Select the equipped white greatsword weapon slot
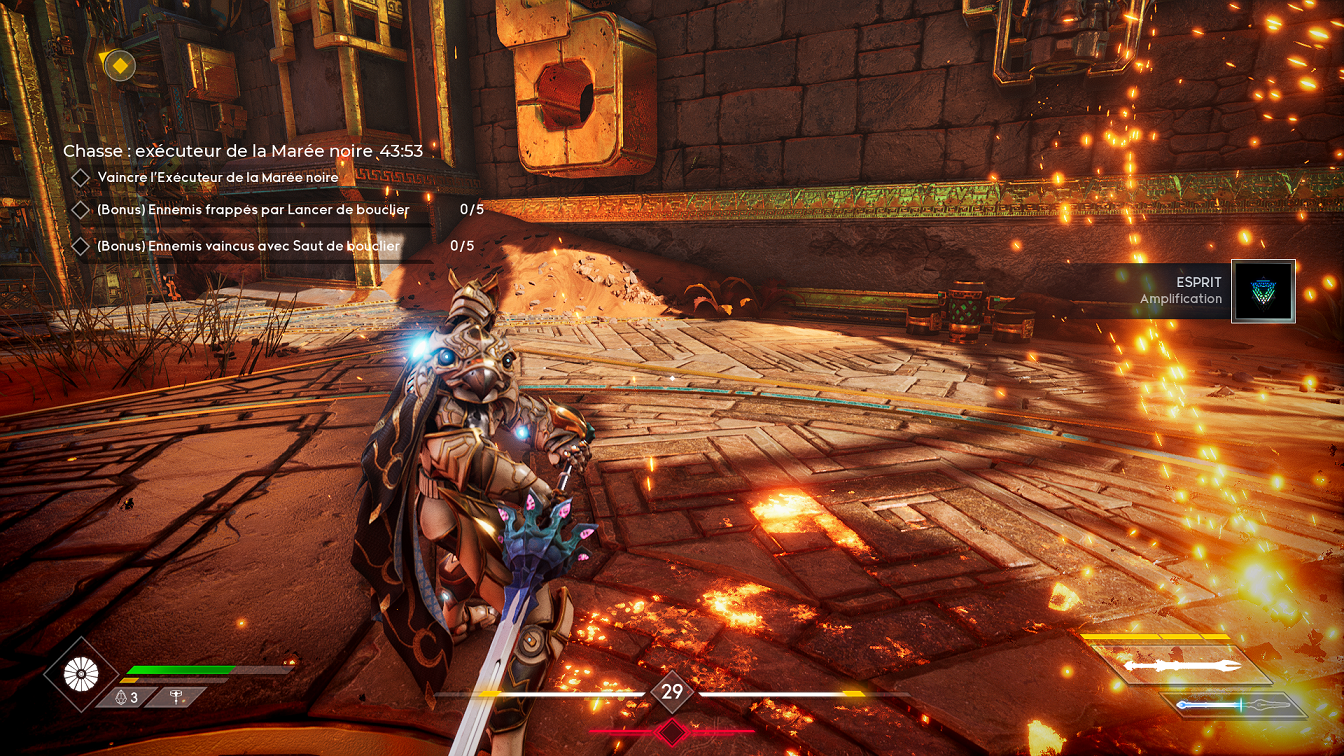 (1182, 665)
